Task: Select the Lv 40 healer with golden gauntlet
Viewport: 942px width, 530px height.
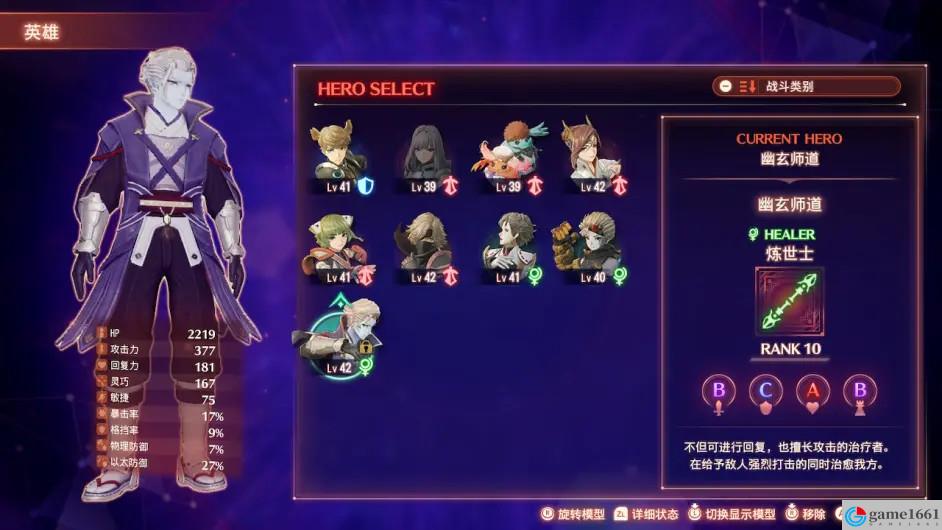Action: coord(592,248)
